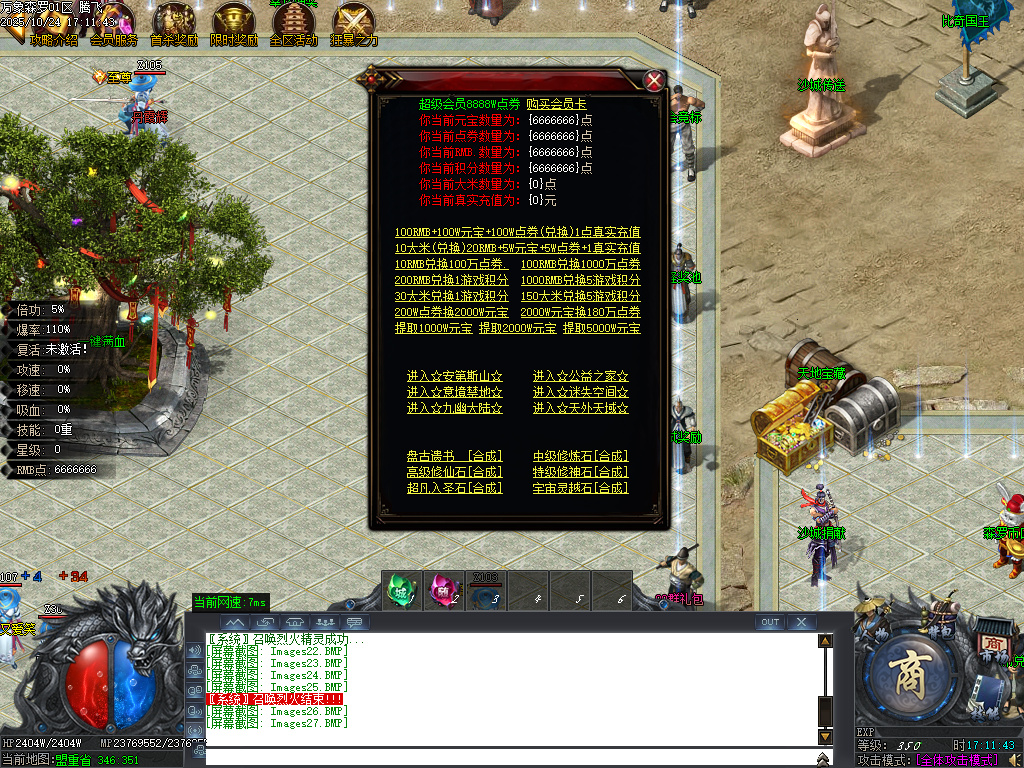This screenshot has height=768, width=1024.
Task: Craft 盘古遗书 via 合成 link
Action: (x=454, y=456)
